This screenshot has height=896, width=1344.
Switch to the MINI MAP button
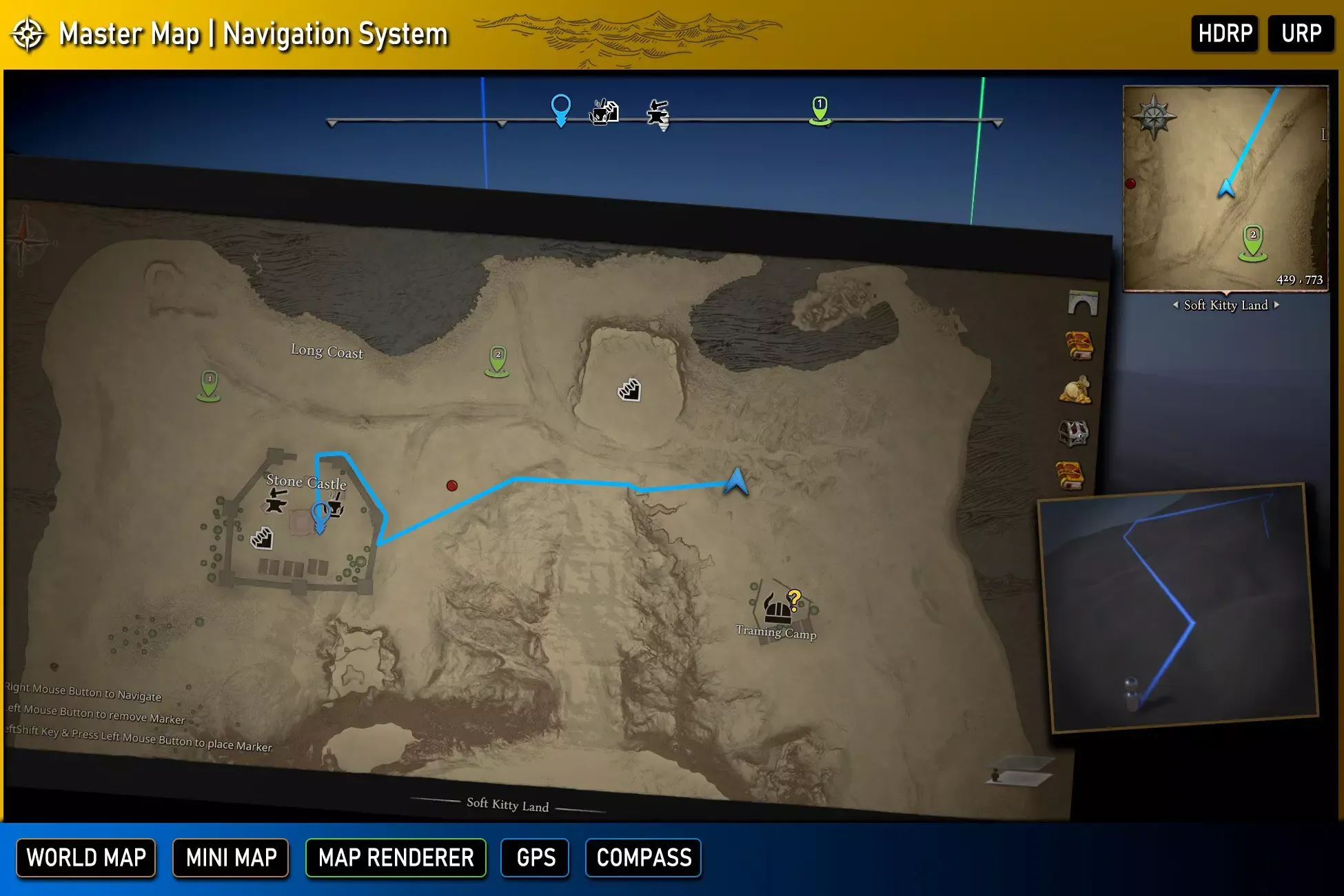point(231,857)
